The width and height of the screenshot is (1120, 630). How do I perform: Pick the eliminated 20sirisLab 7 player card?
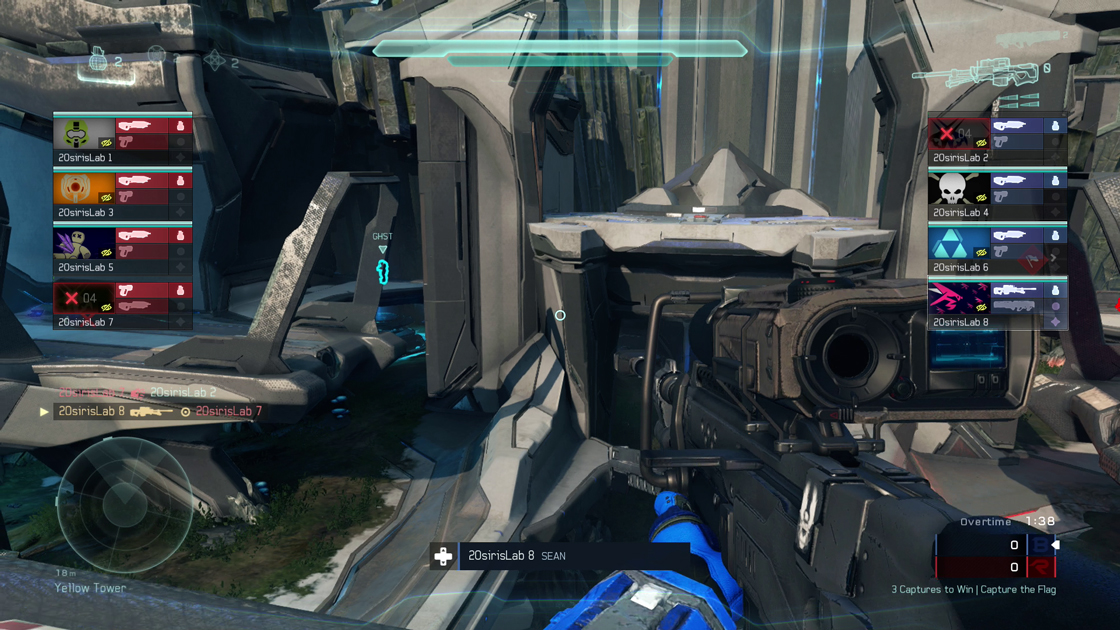122,304
